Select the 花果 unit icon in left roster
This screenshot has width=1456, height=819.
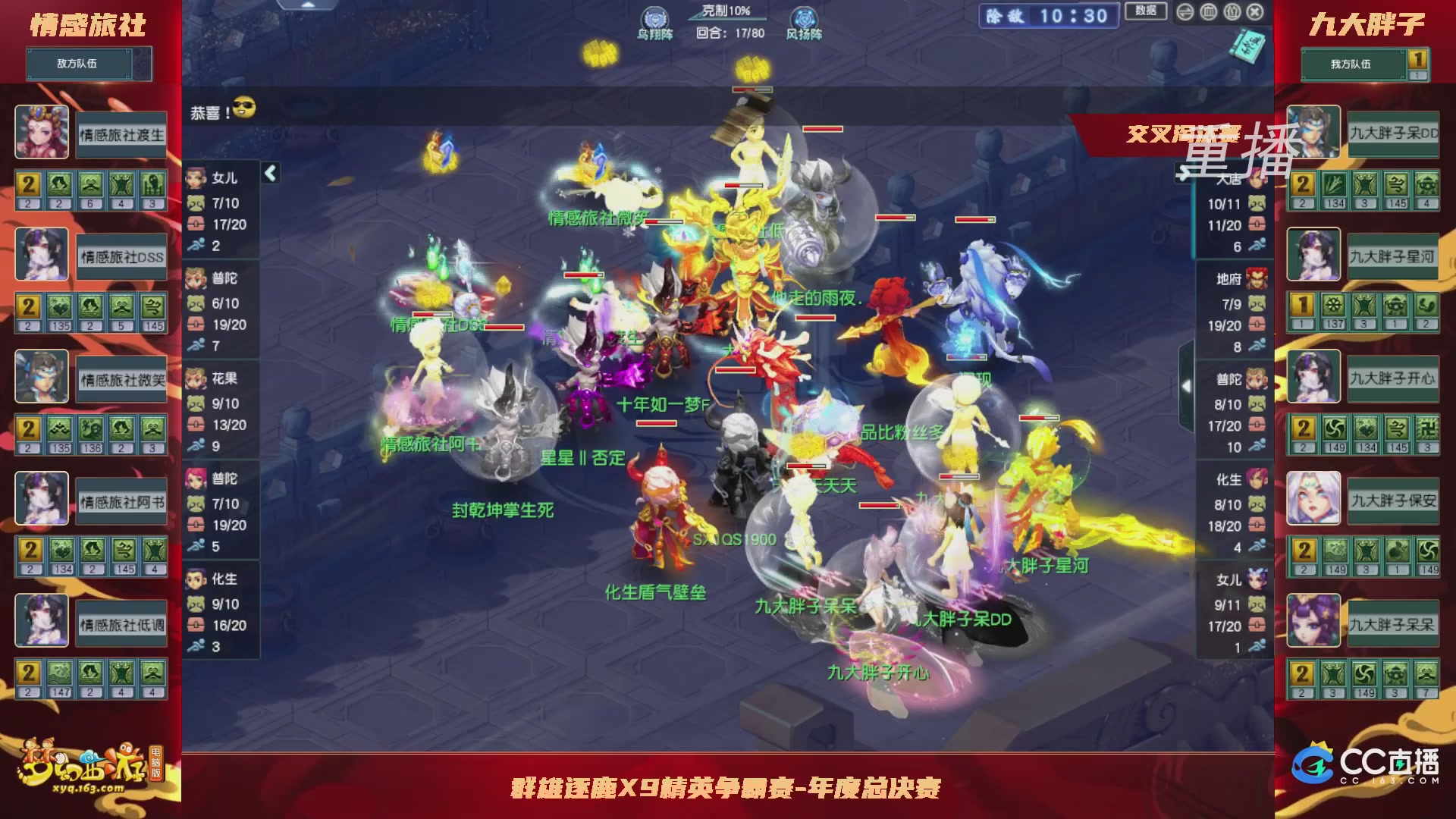tap(195, 378)
